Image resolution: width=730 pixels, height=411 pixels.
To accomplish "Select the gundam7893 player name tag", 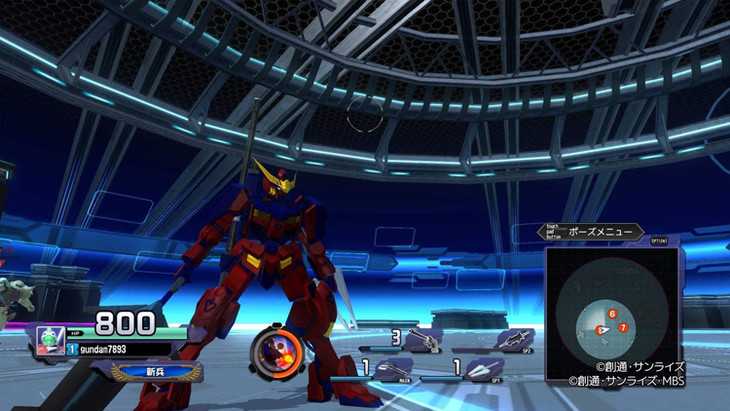I will (118, 349).
